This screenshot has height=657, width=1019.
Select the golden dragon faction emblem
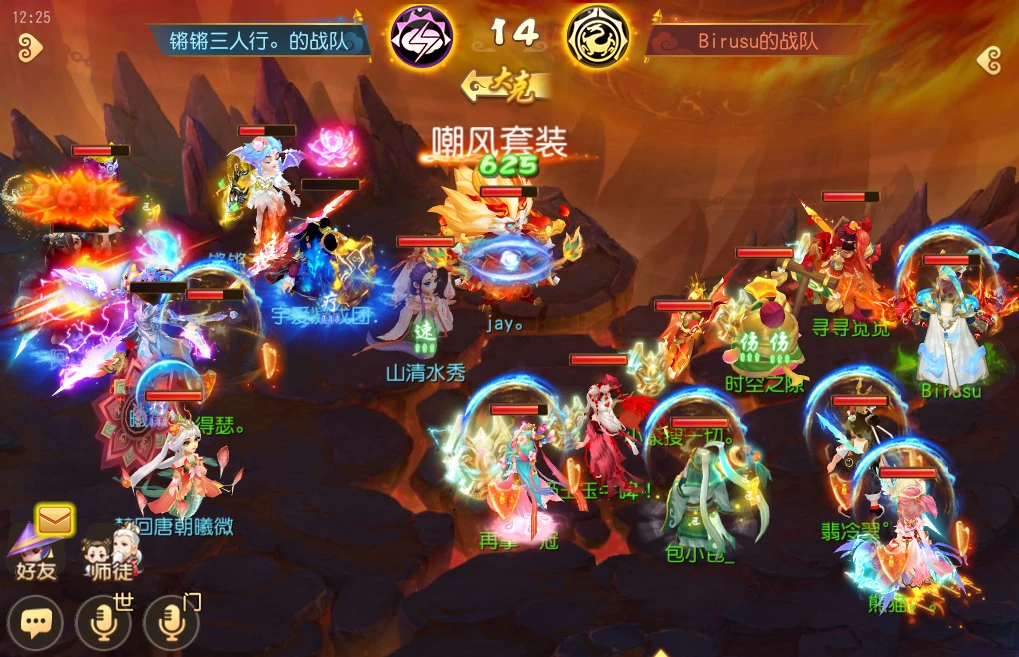click(x=598, y=37)
